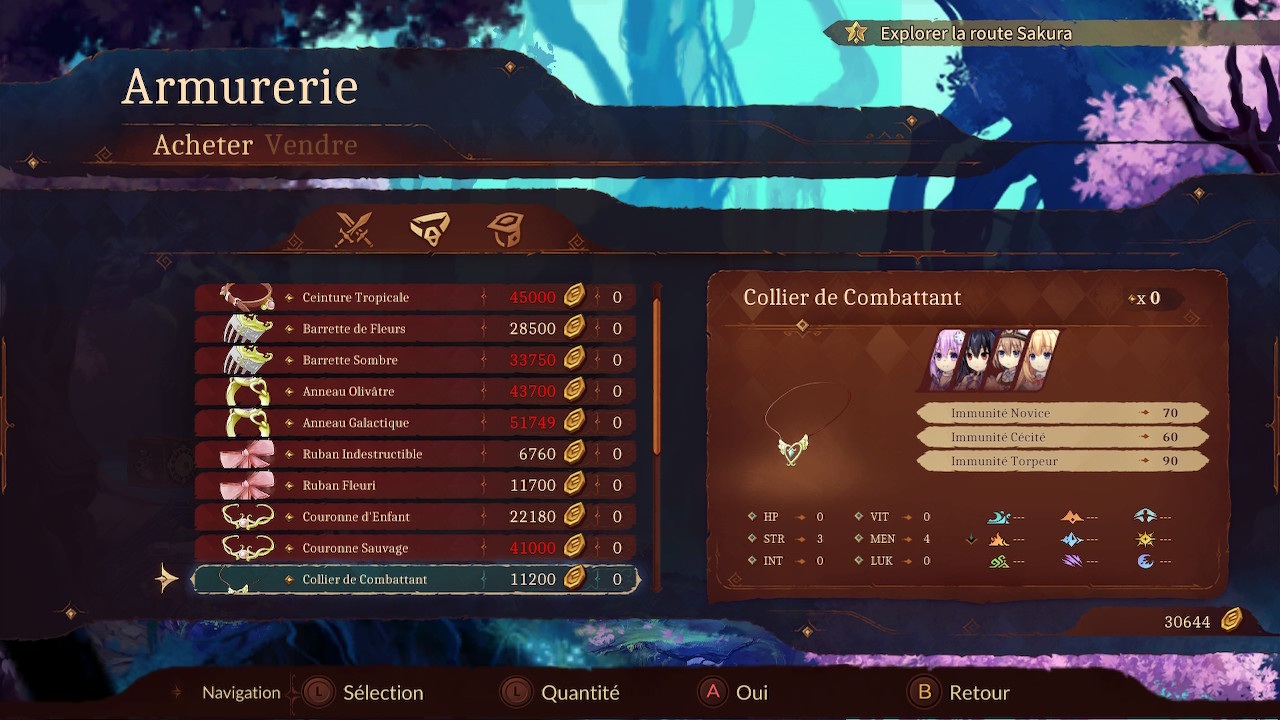Show the crossed swords weapons category
This screenshot has height=720, width=1280.
[x=353, y=229]
